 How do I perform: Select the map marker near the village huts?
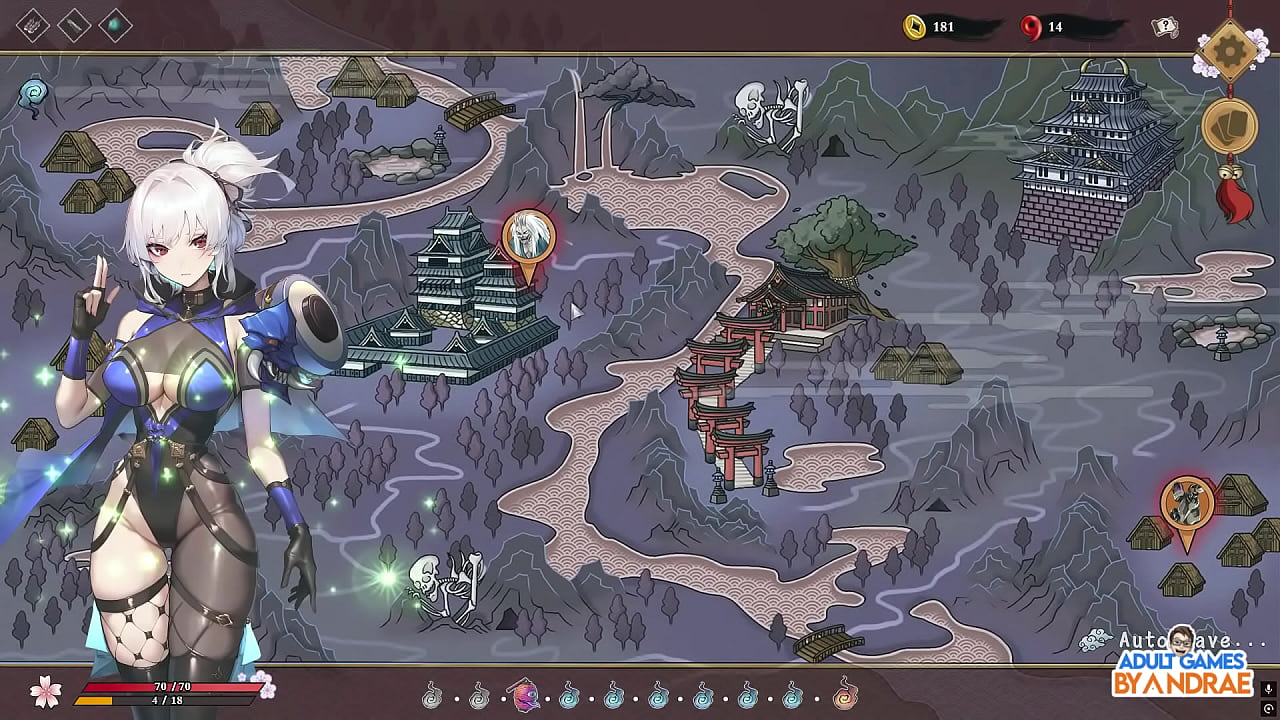pos(1187,504)
